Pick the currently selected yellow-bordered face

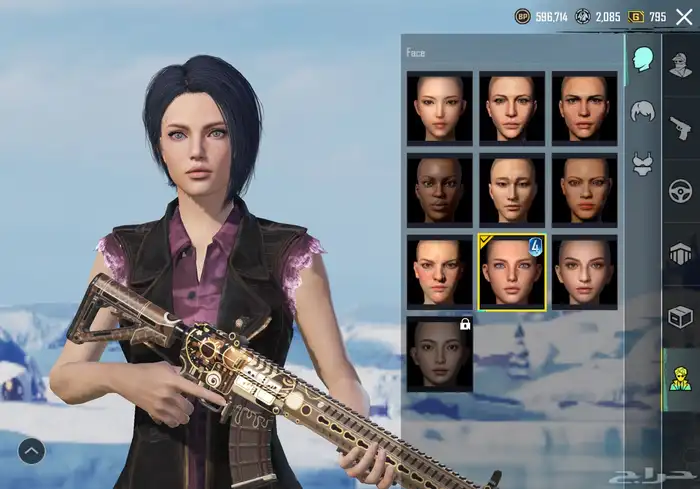(512, 272)
